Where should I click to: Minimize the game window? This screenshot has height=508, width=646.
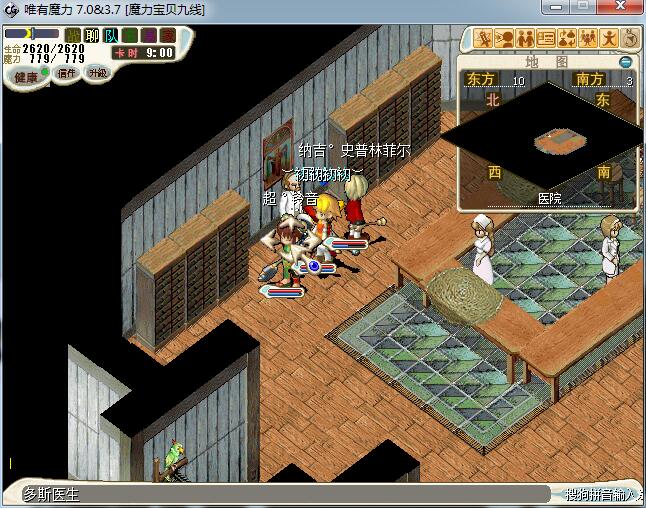coord(558,9)
